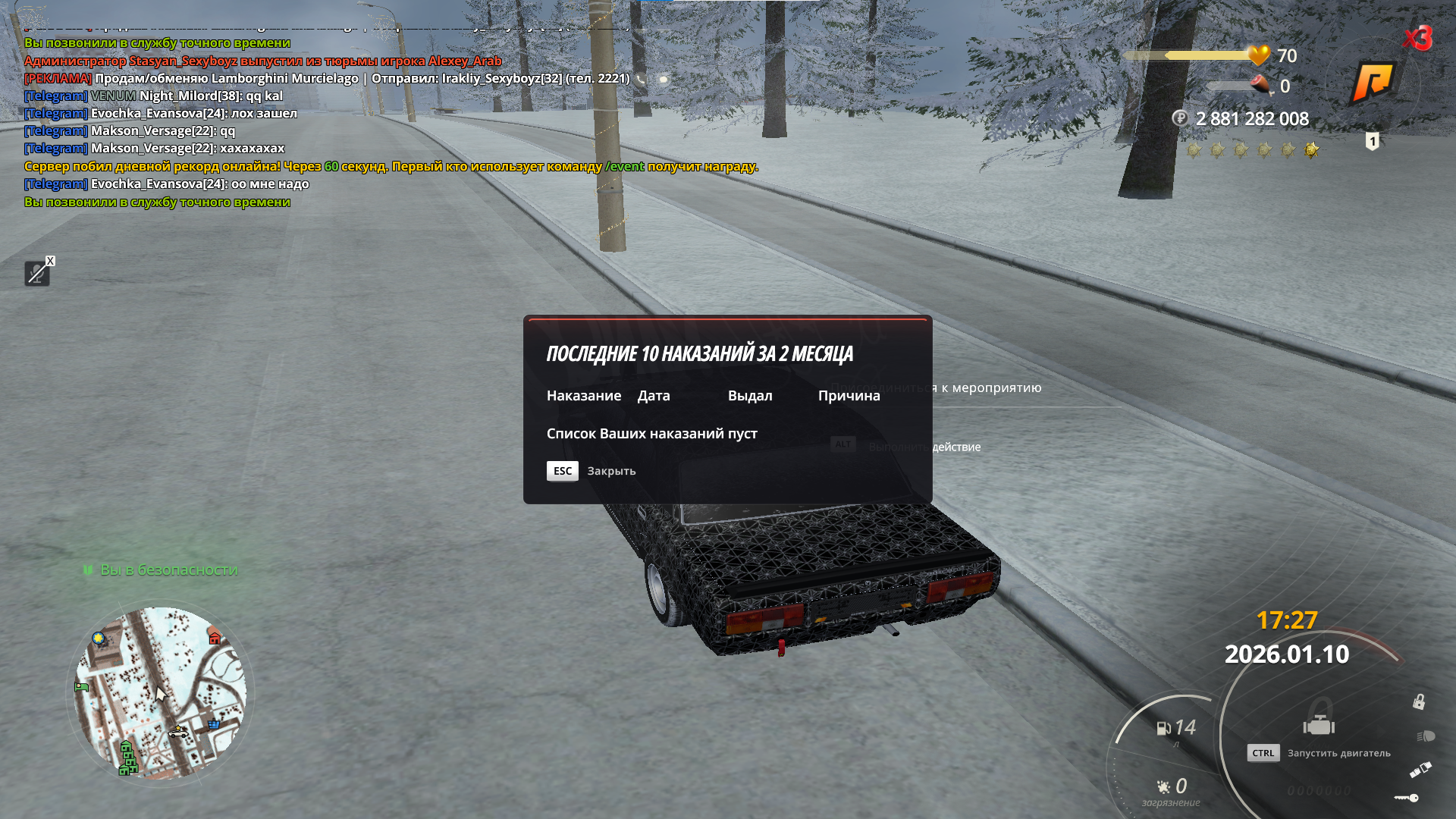This screenshot has width=1456, height=819.
Task: Click the blue shop marker on minimap
Action: click(x=214, y=724)
